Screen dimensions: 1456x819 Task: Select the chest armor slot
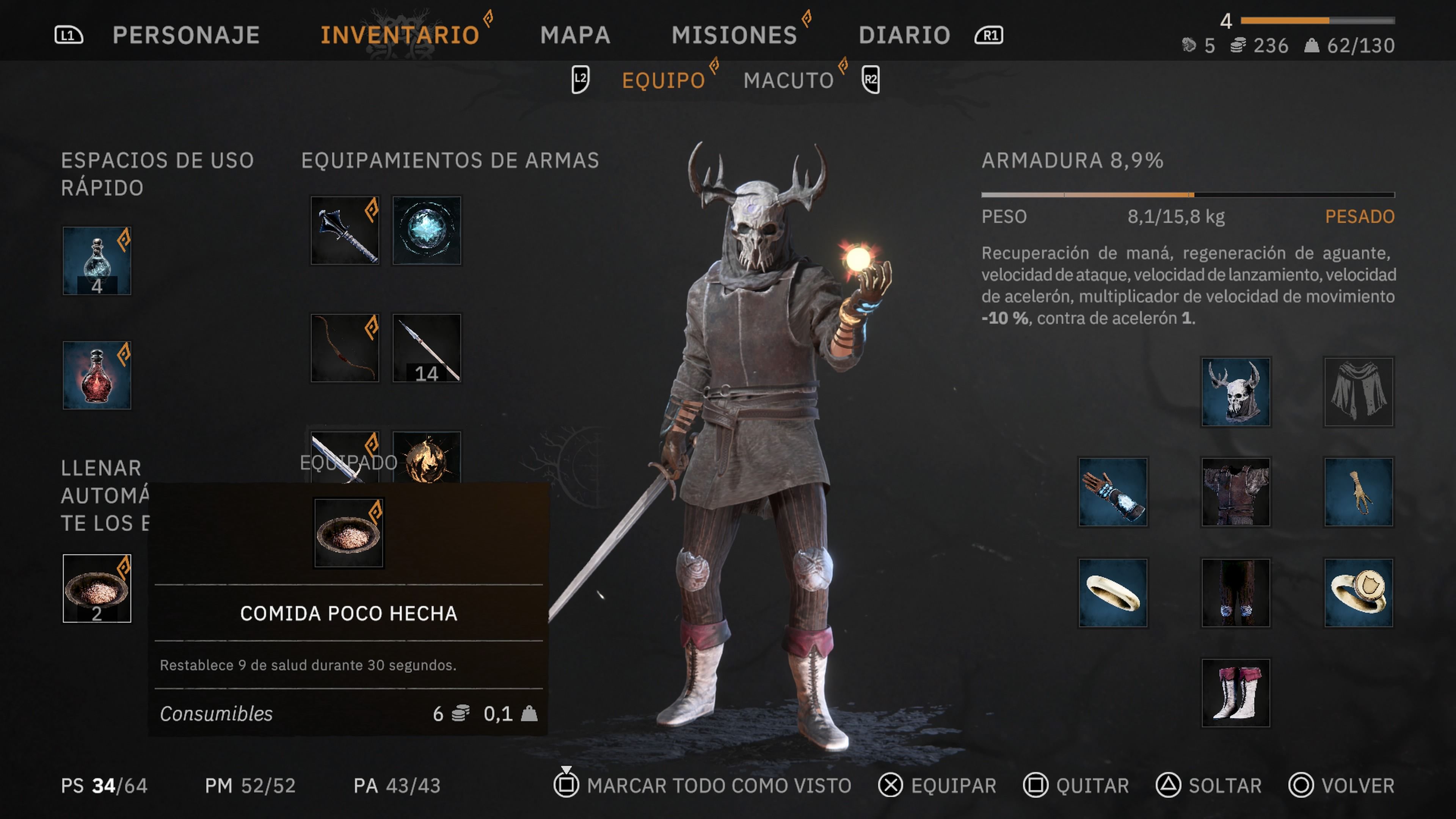1236,492
